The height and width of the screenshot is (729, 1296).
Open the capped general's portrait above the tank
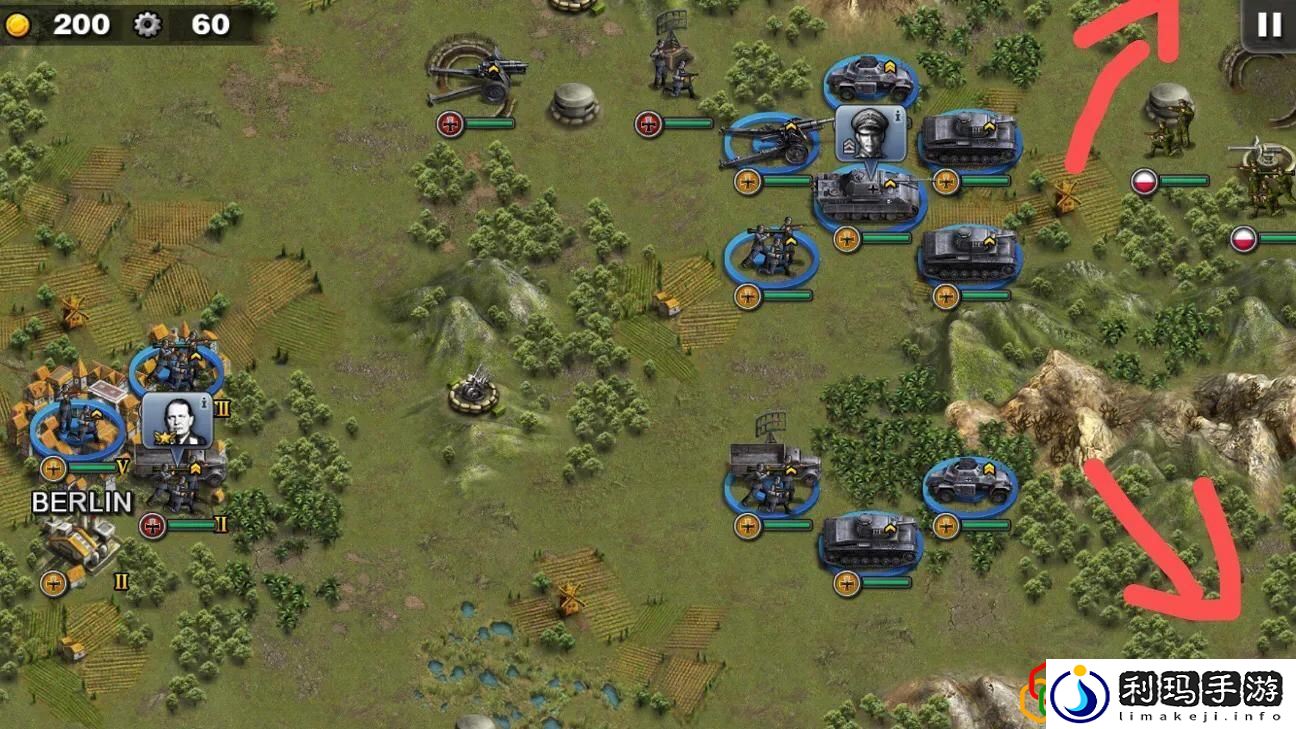click(870, 133)
